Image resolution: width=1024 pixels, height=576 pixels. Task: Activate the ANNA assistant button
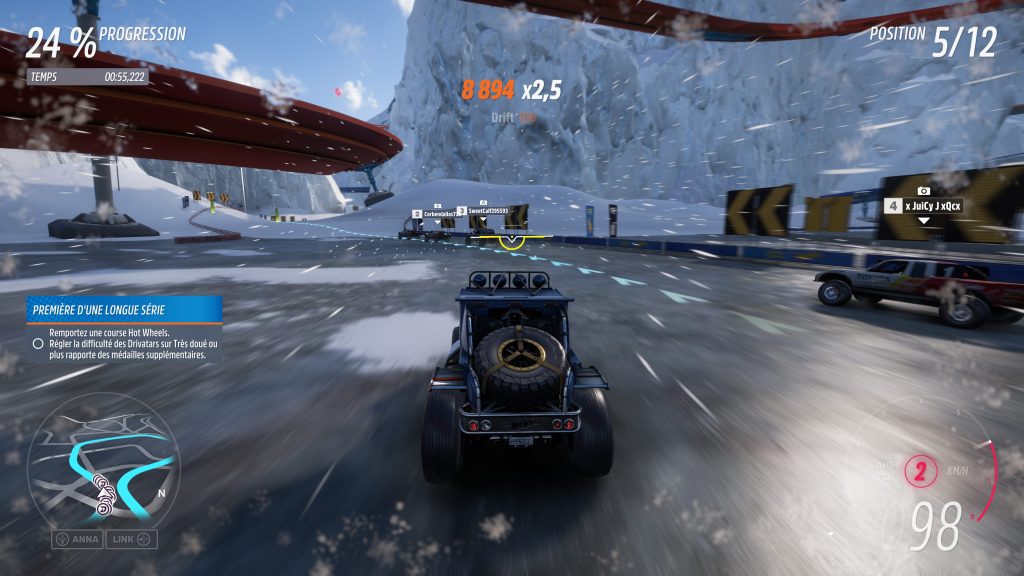pos(78,539)
